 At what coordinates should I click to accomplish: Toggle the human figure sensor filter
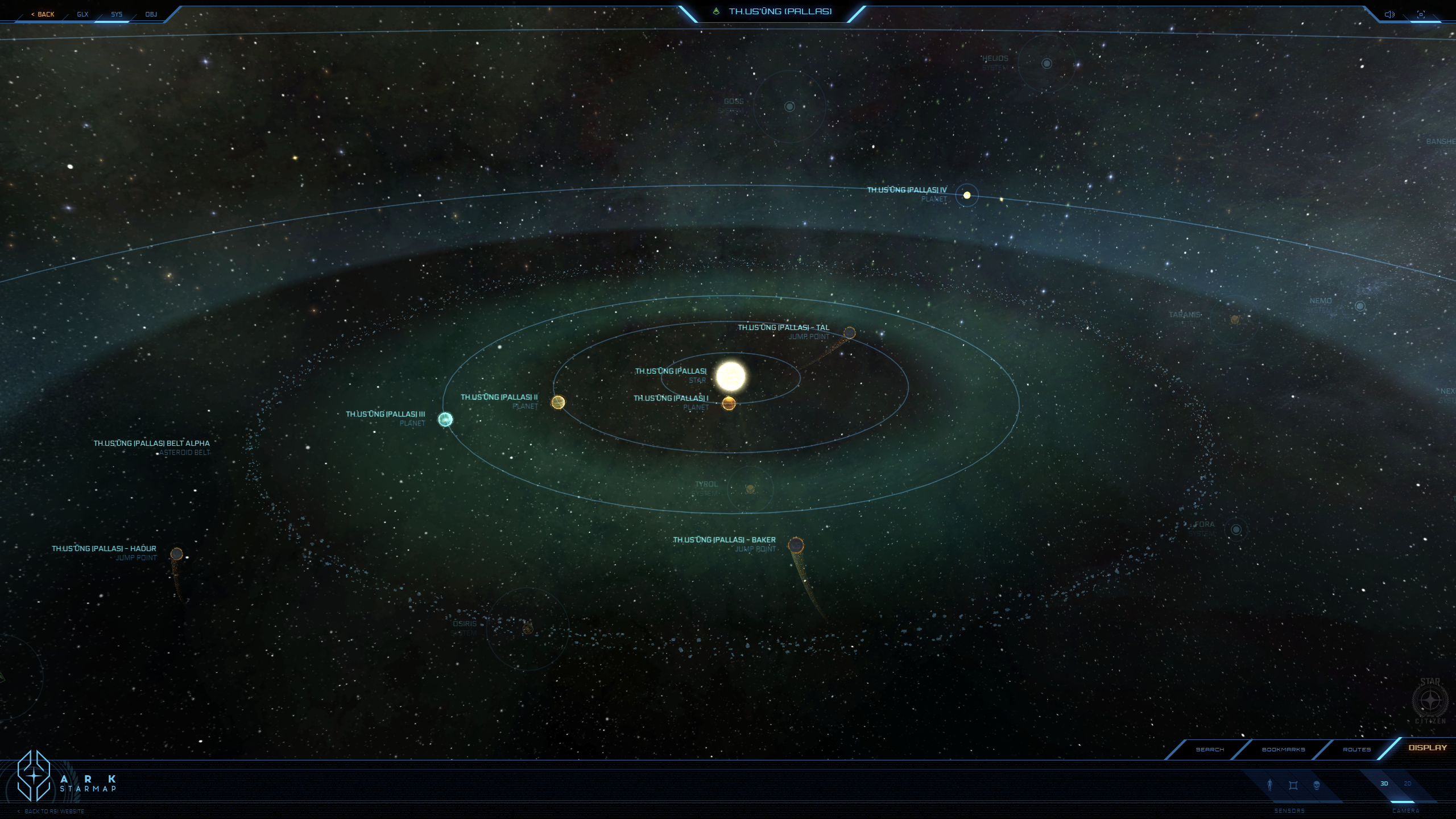(1269, 785)
